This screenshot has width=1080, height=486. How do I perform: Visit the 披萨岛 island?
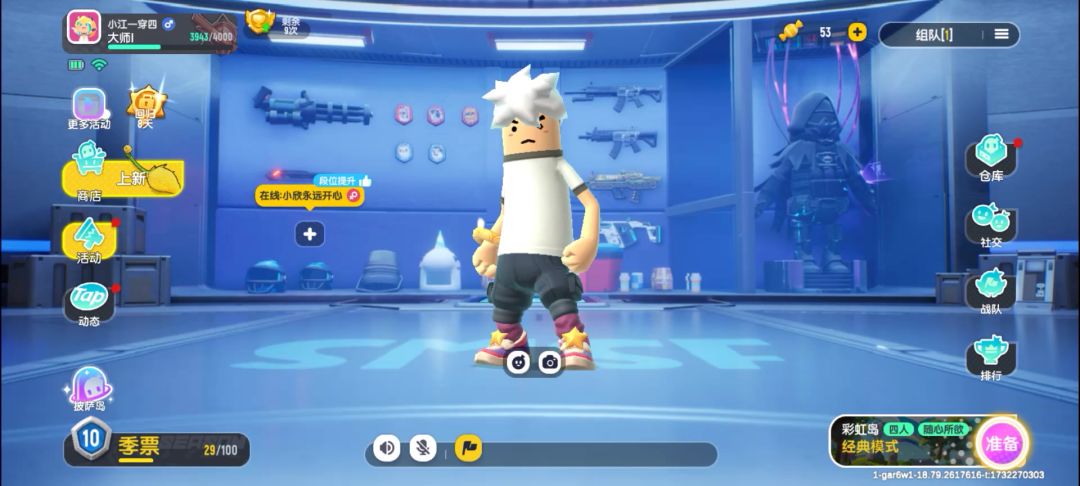[x=89, y=387]
